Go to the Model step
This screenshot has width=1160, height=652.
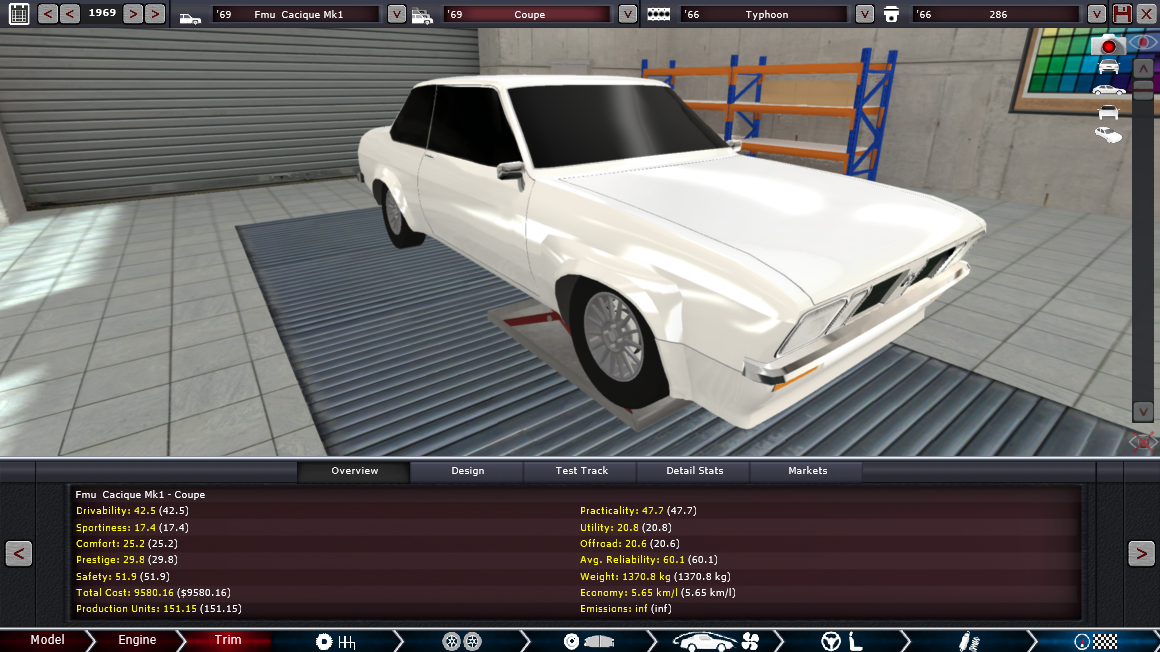pyautogui.click(x=47, y=640)
